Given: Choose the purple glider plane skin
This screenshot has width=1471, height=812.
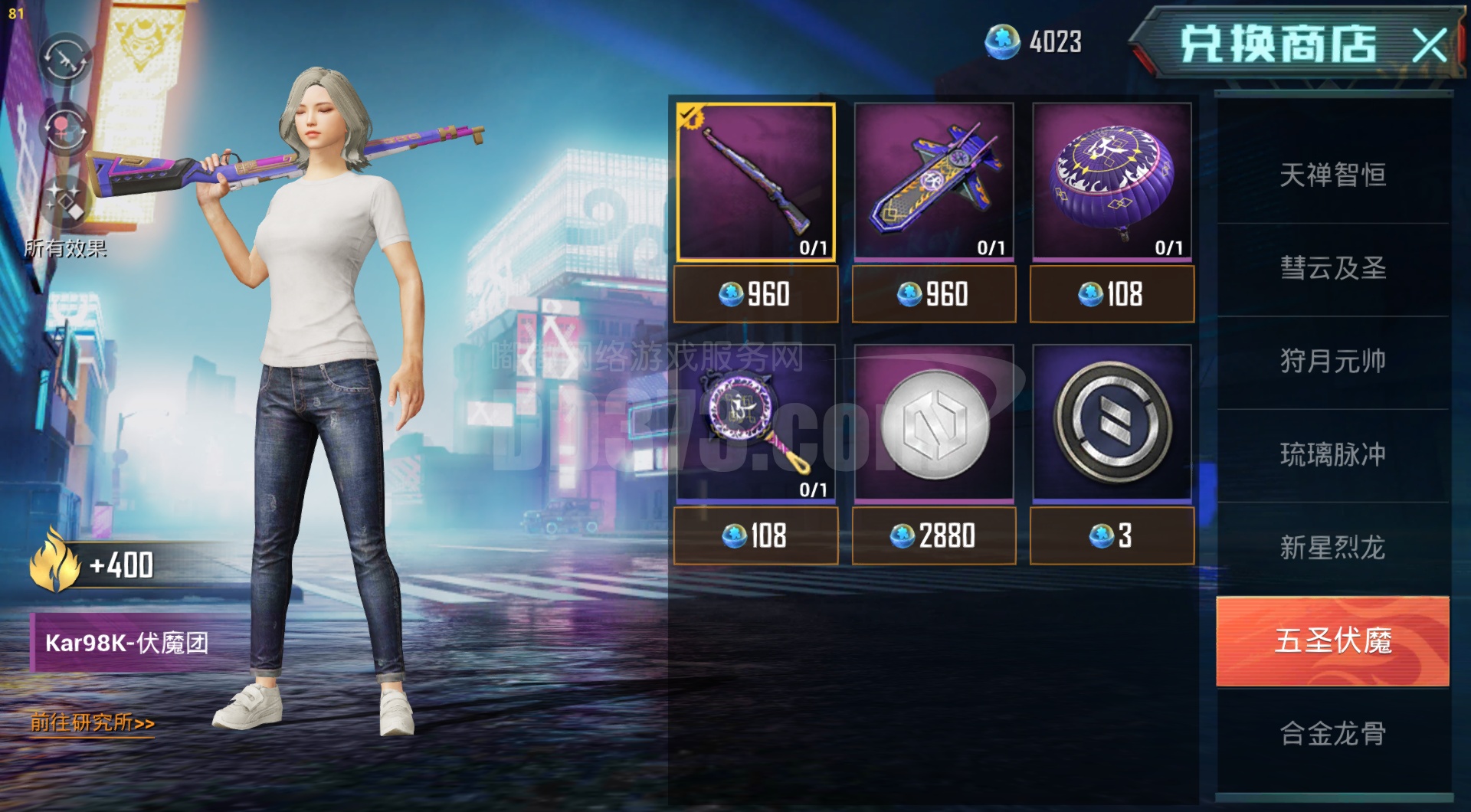Looking at the screenshot, I should [933, 182].
